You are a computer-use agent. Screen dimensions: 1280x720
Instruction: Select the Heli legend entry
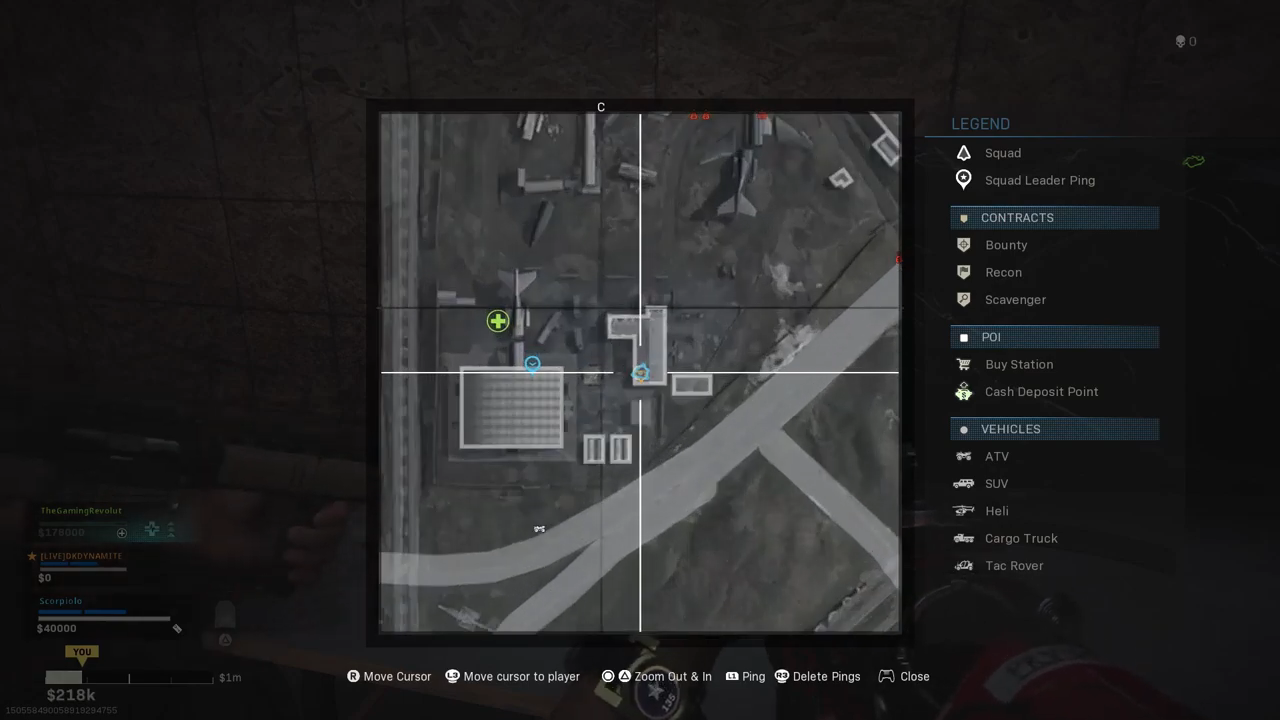[x=996, y=511]
